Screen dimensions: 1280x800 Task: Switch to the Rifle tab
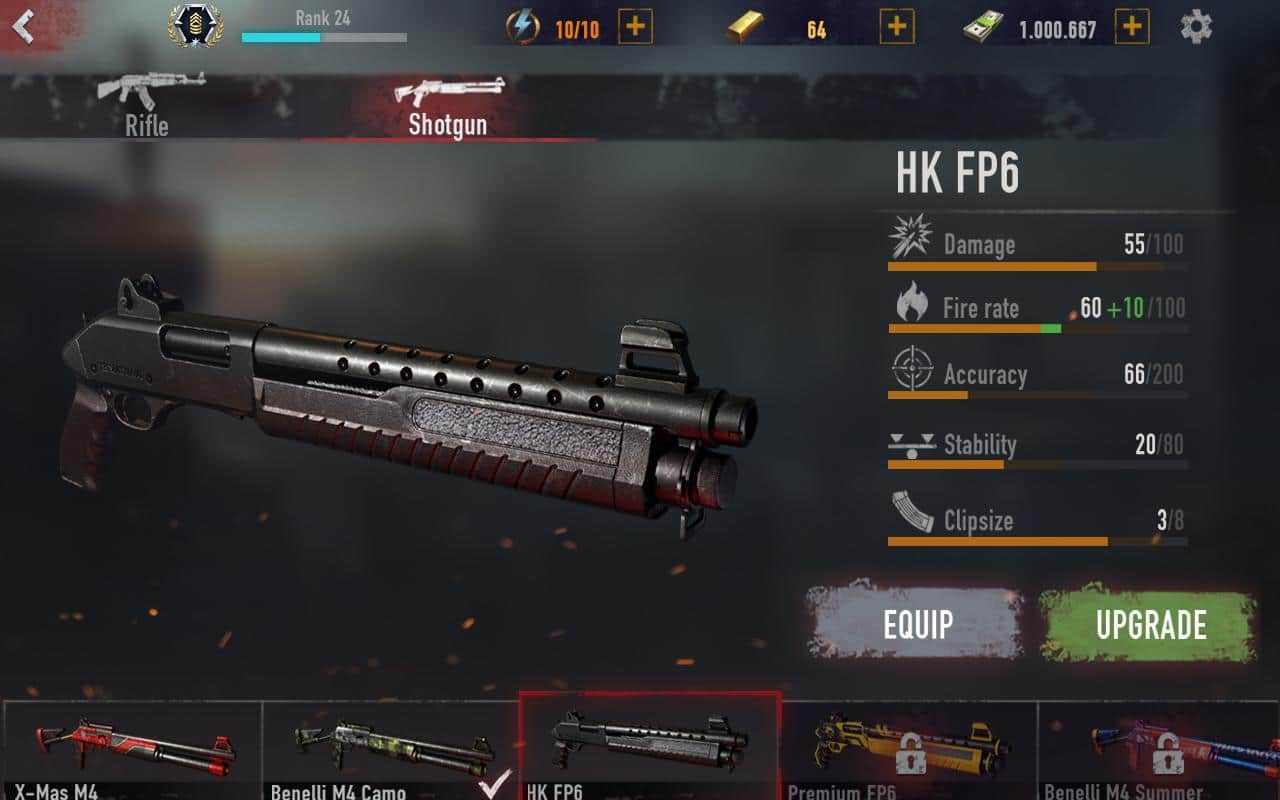coord(148,105)
